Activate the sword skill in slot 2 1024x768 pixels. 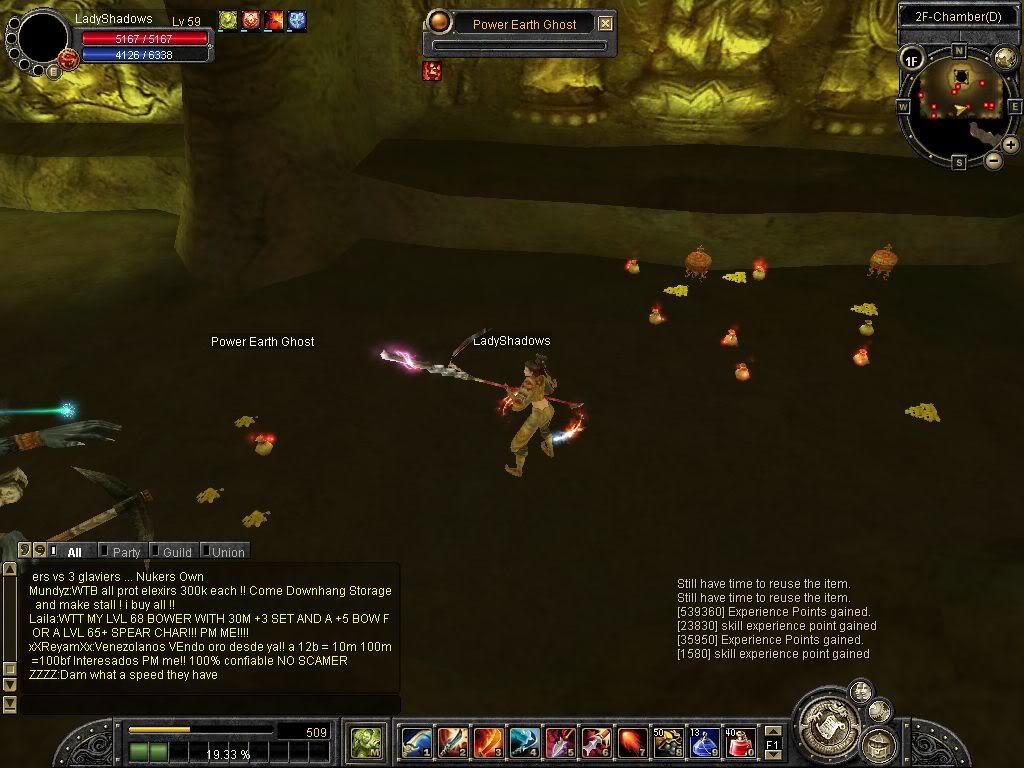pos(452,743)
